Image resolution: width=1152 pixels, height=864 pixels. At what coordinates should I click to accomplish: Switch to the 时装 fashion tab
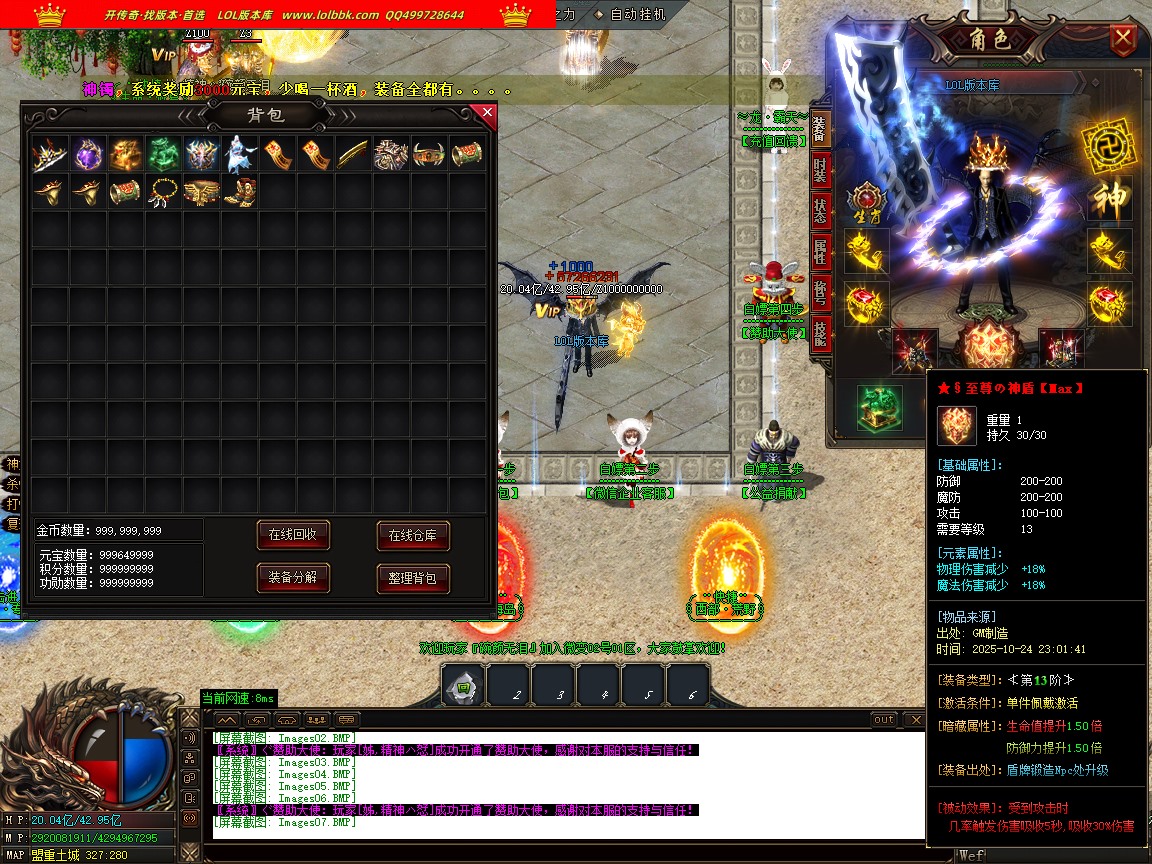tap(820, 171)
